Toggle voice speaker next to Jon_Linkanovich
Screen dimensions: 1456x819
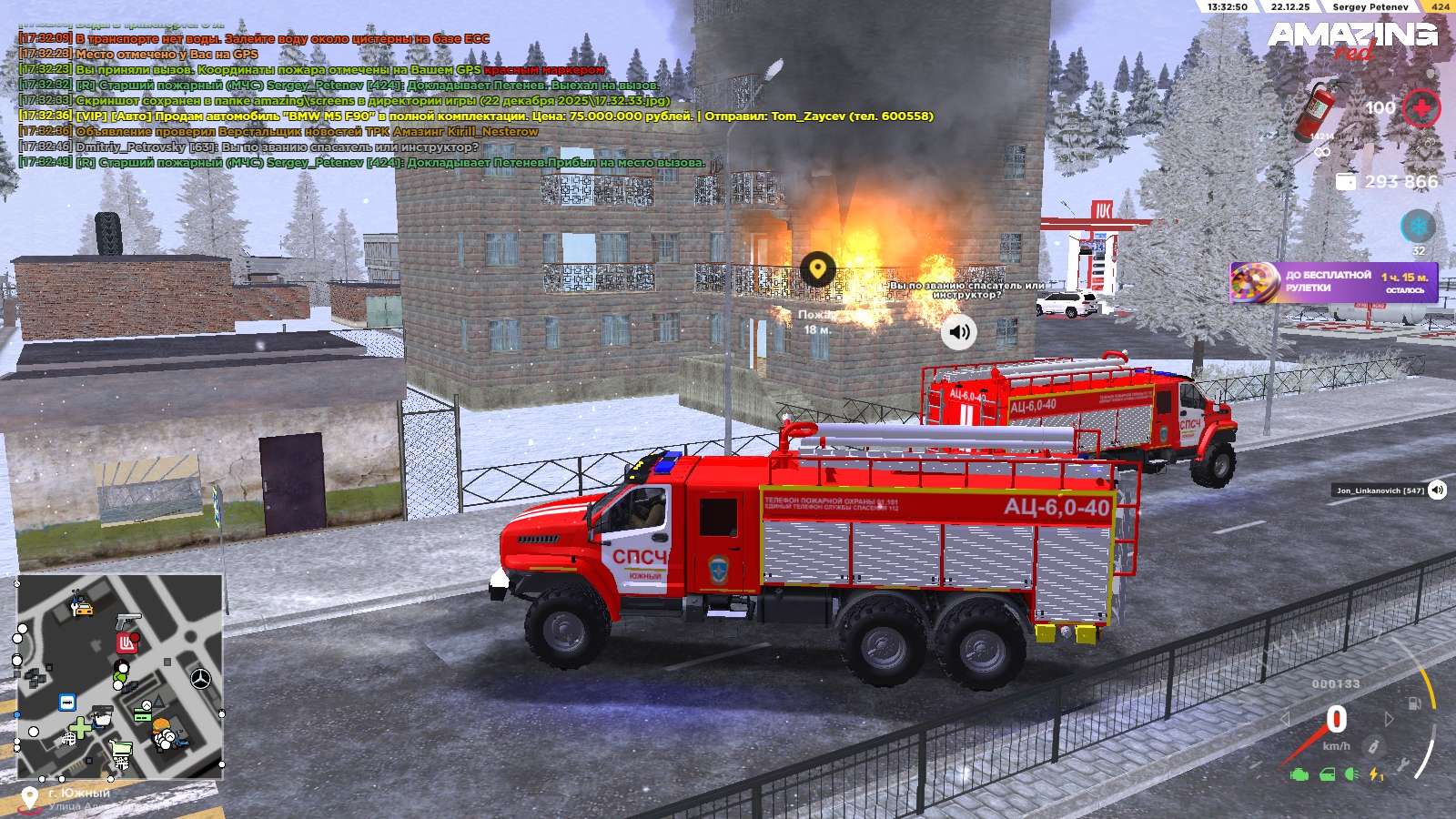tap(1437, 490)
